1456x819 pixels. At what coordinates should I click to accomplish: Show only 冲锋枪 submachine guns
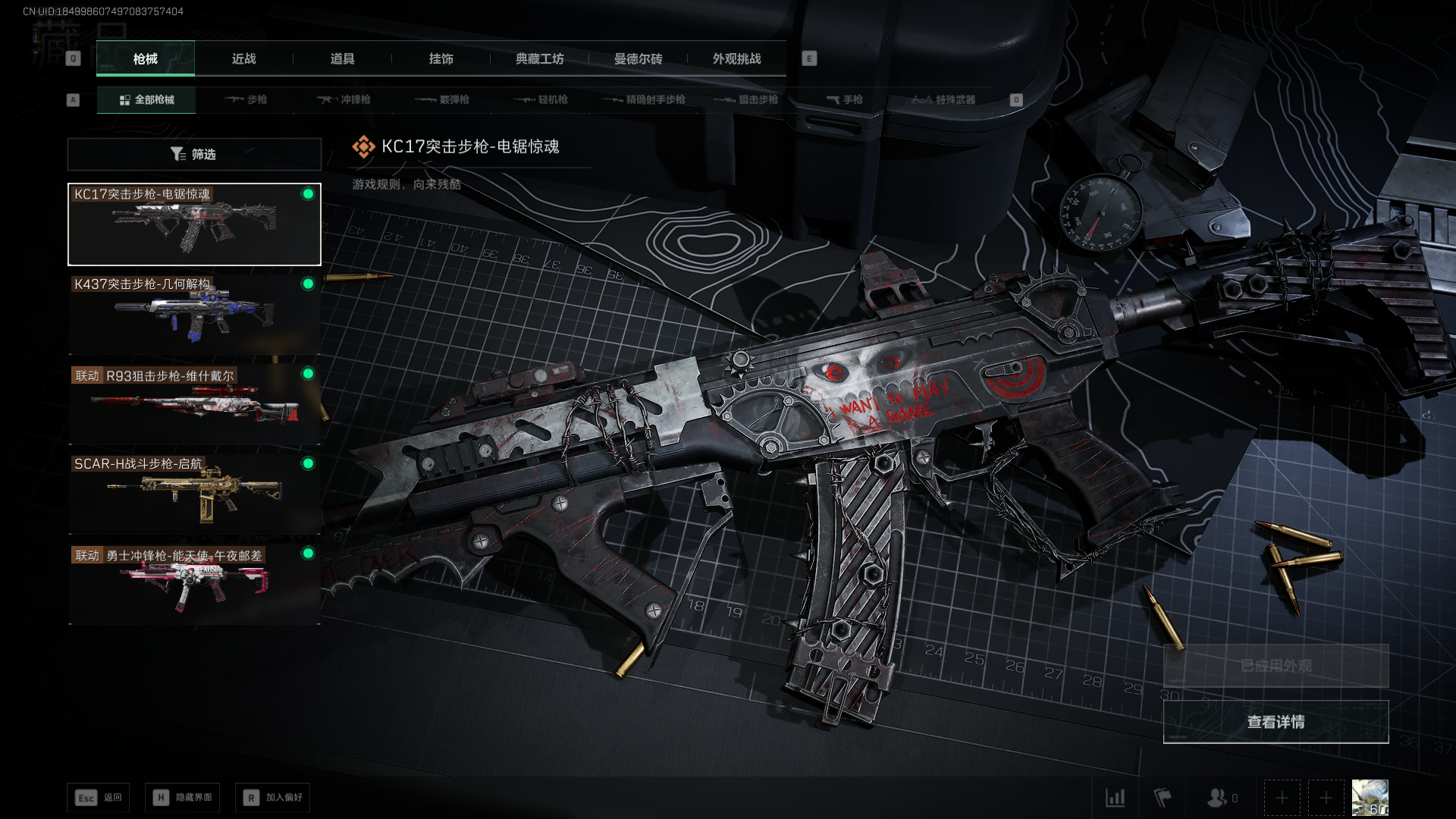[x=344, y=99]
